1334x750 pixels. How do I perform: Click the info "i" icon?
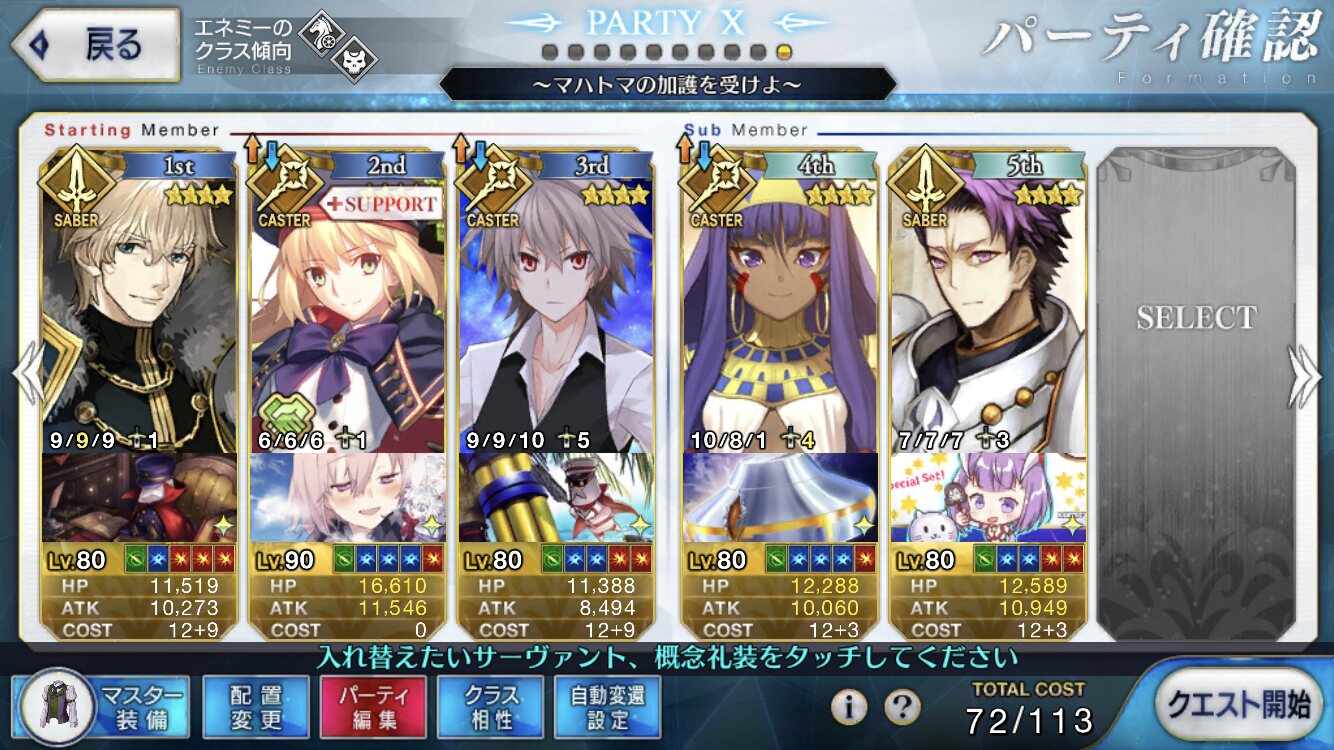tap(849, 707)
